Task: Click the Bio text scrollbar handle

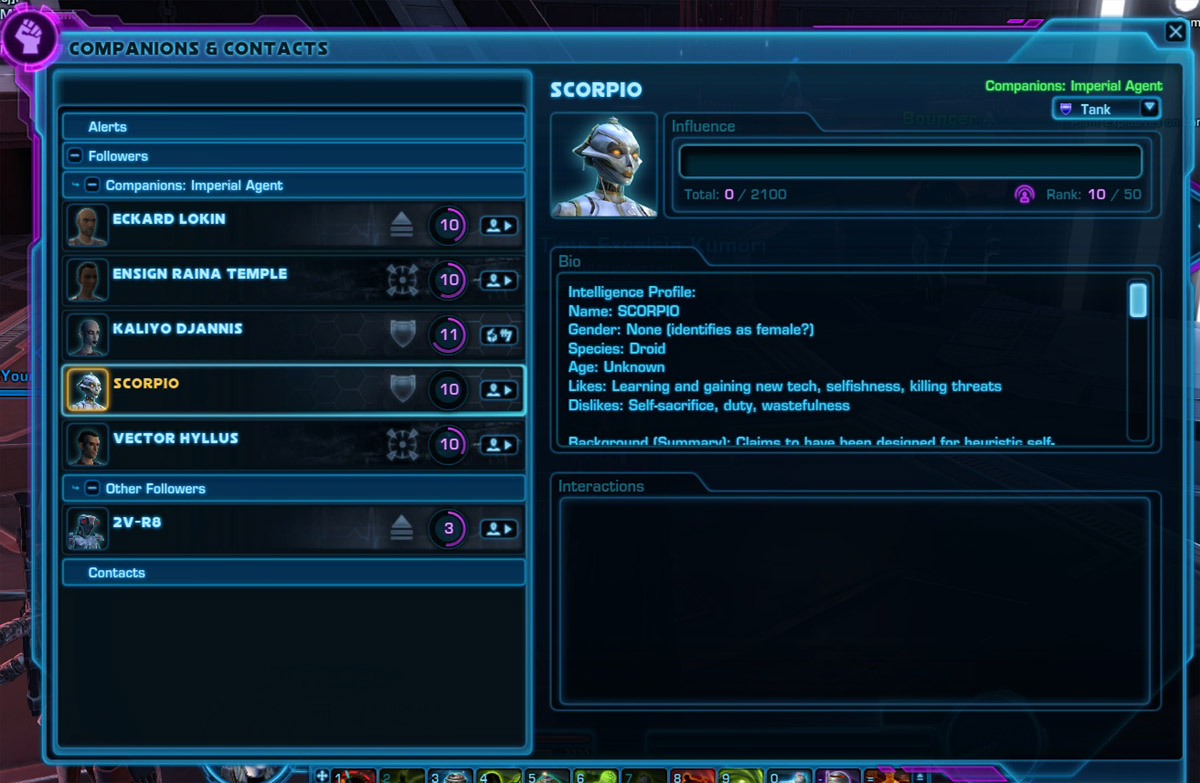Action: [1137, 300]
